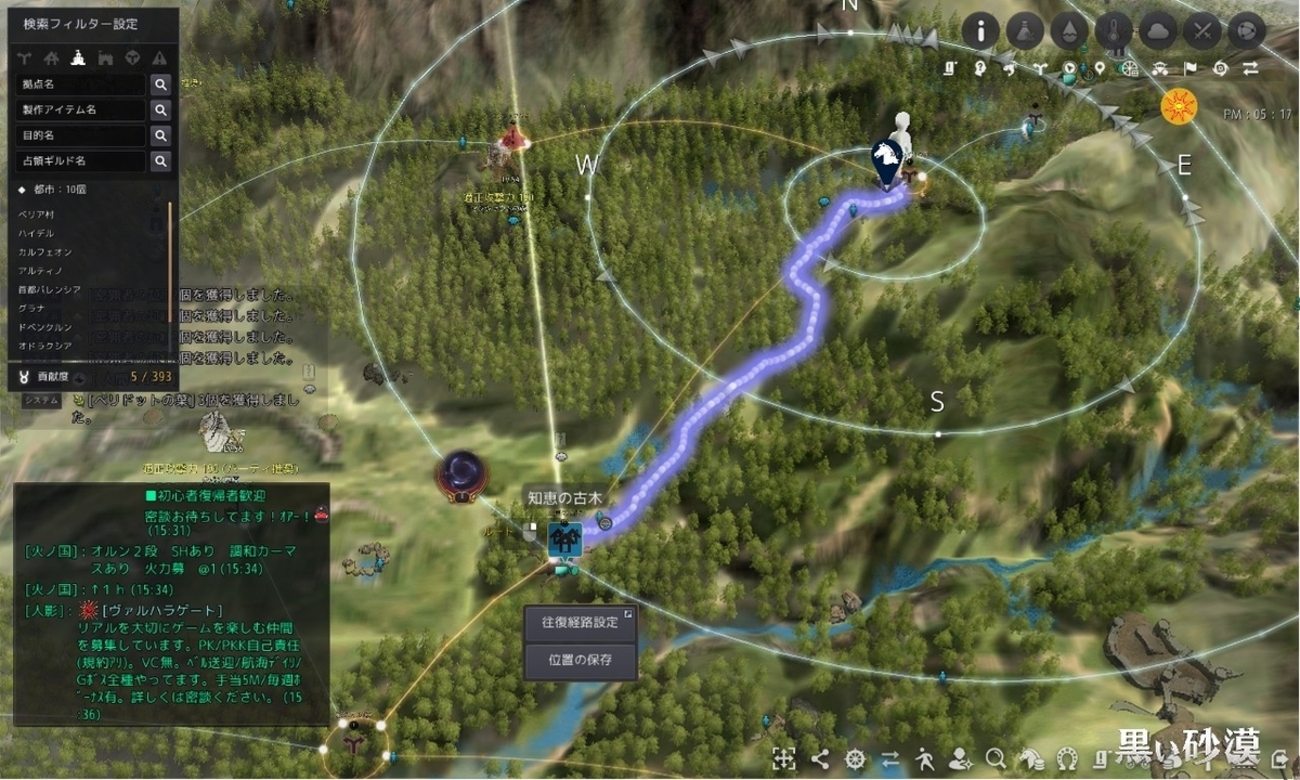Choose the 位置の保存 save position button
Viewport: 1300px width, 780px height.
pyautogui.click(x=580, y=658)
